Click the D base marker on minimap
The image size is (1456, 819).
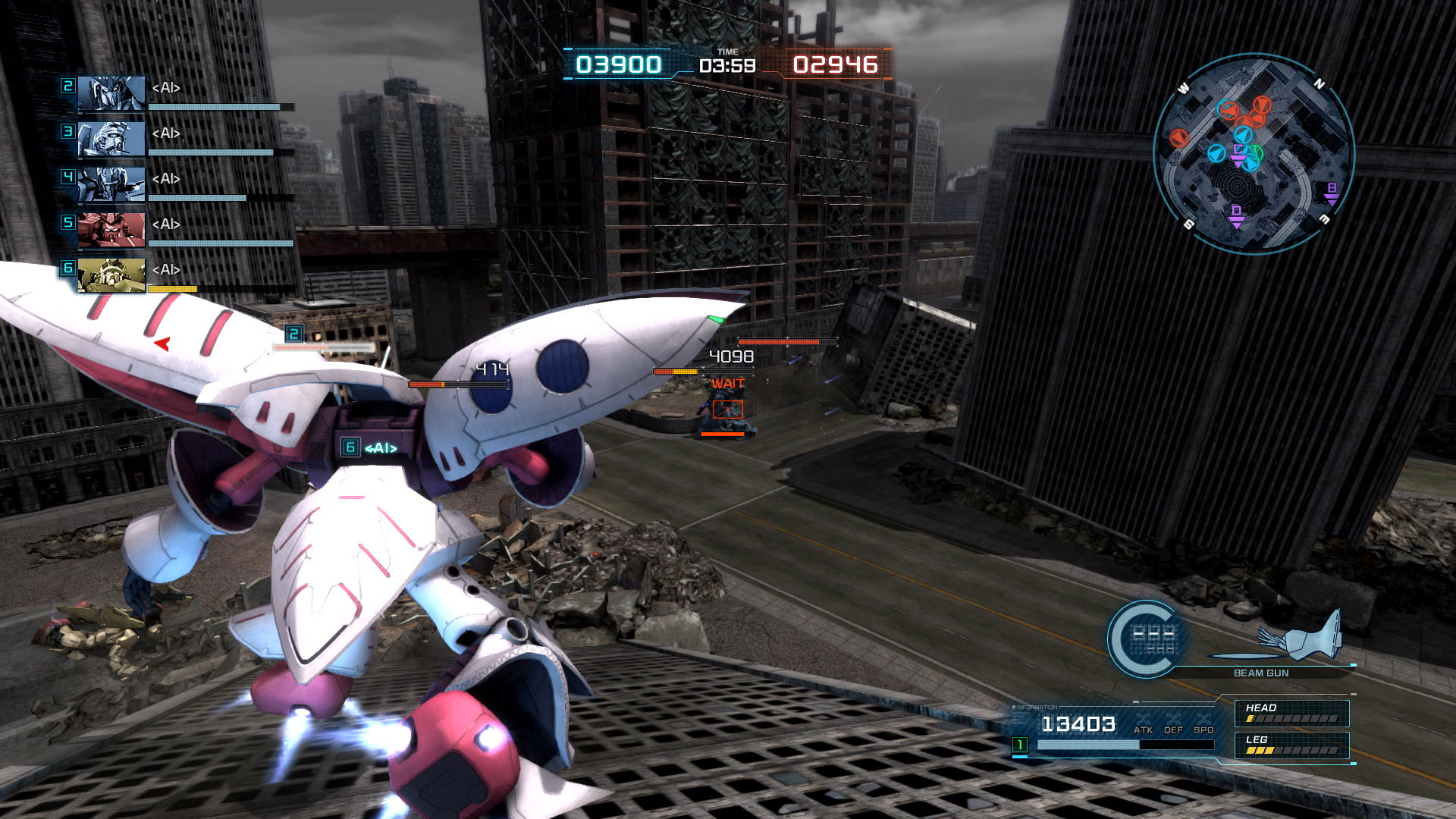pyautogui.click(x=1237, y=215)
